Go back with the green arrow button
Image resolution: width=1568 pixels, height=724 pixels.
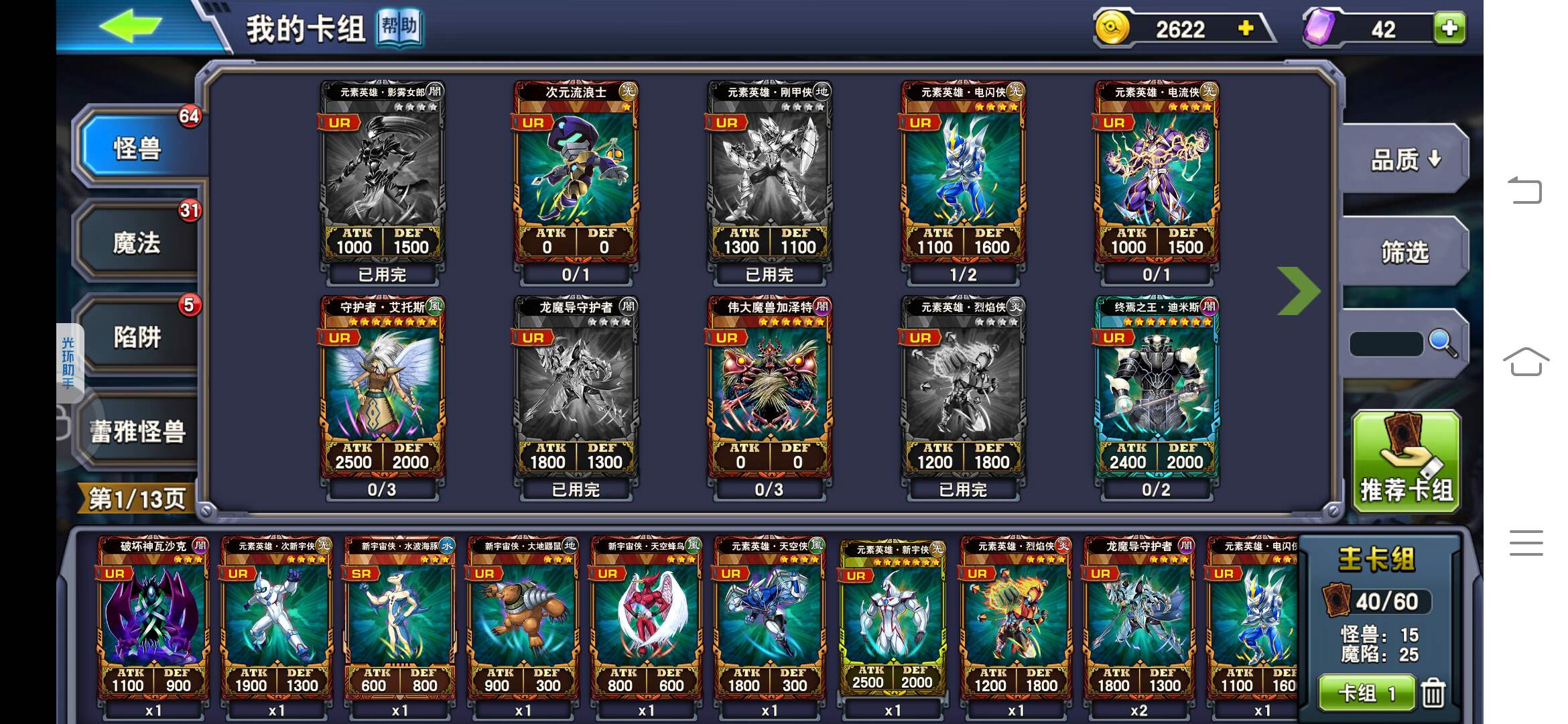(131, 27)
